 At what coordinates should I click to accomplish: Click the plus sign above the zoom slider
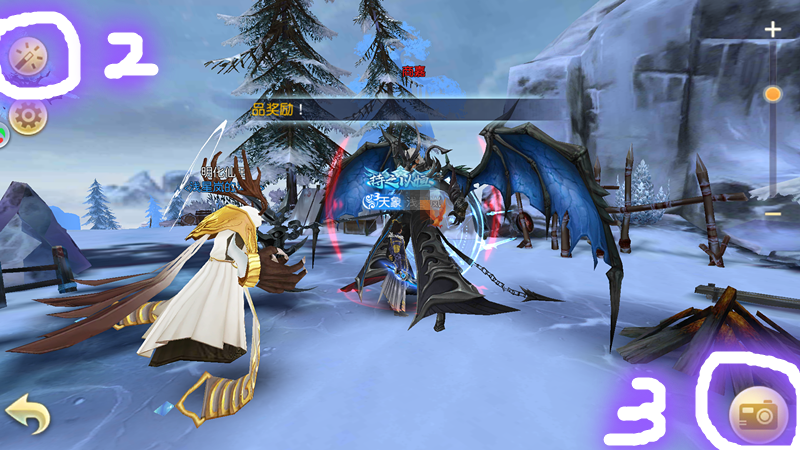pos(772,30)
